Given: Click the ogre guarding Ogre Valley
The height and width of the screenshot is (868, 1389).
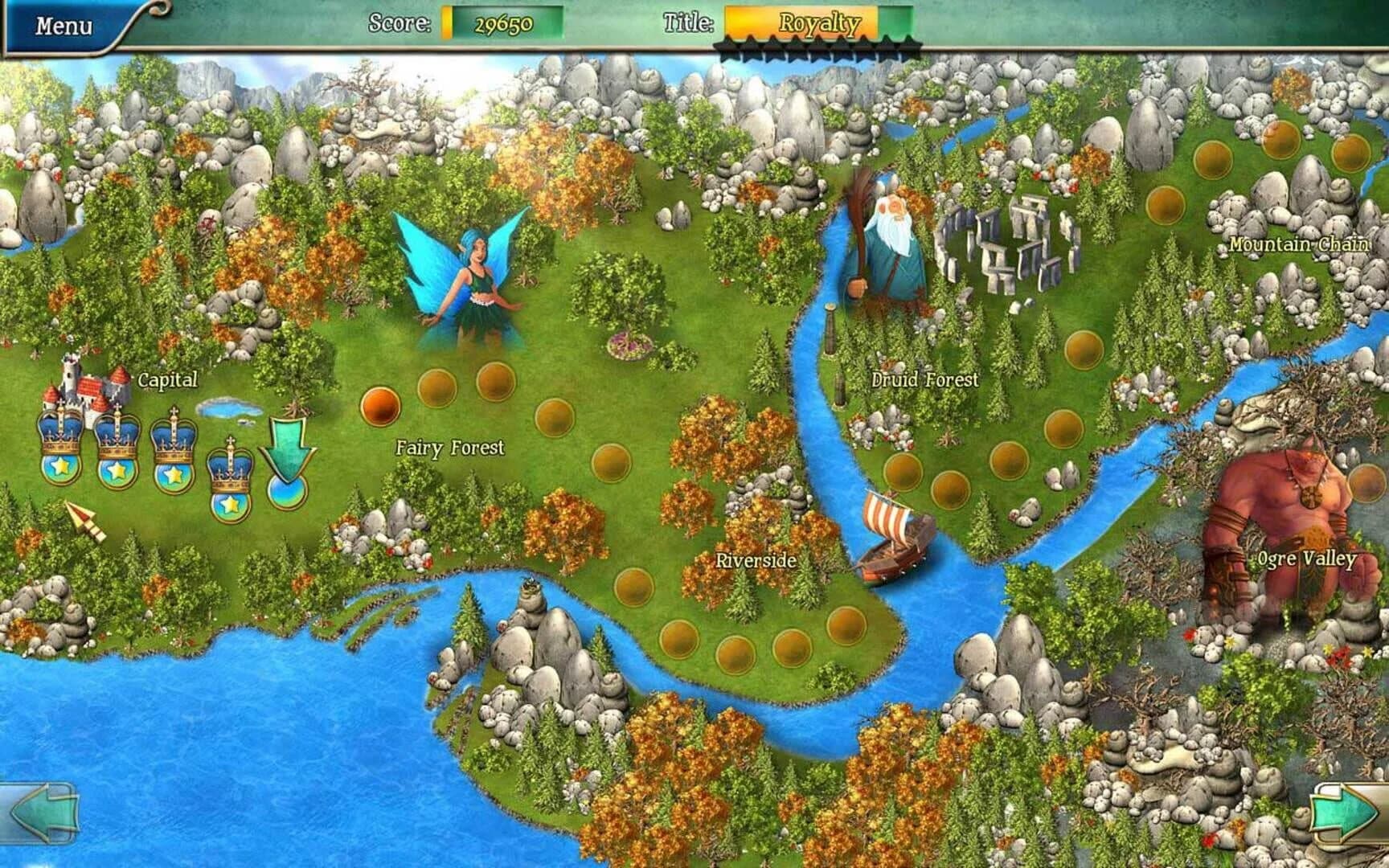Looking at the screenshot, I should click(x=1286, y=498).
